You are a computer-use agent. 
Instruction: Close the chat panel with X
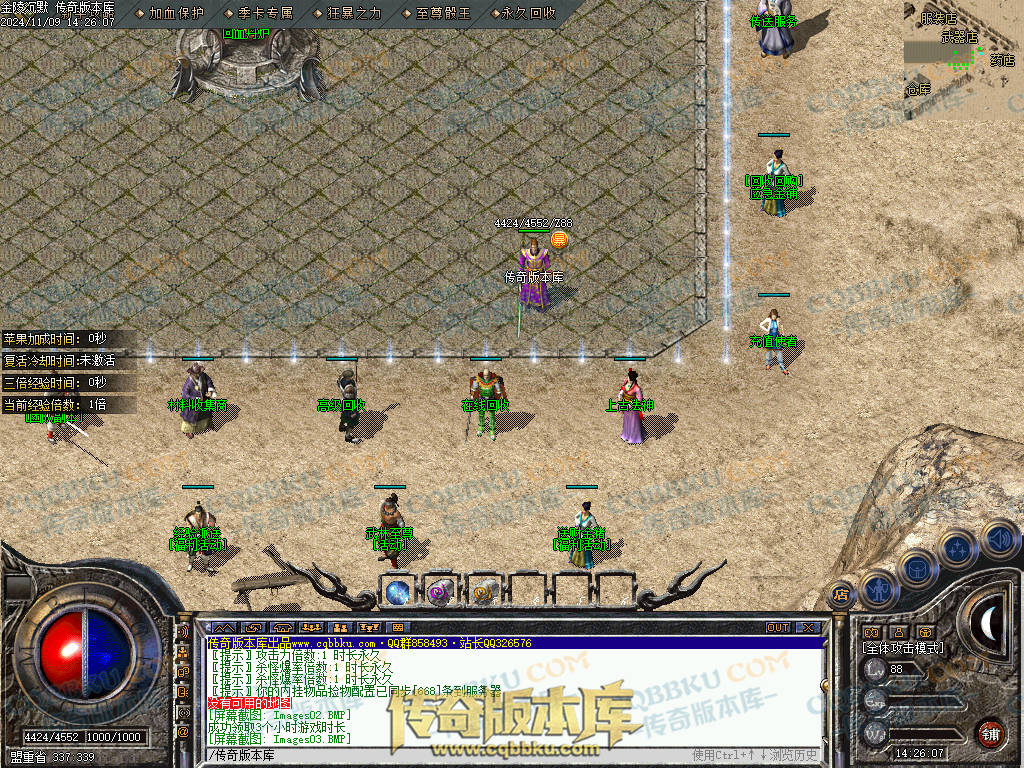(x=809, y=627)
